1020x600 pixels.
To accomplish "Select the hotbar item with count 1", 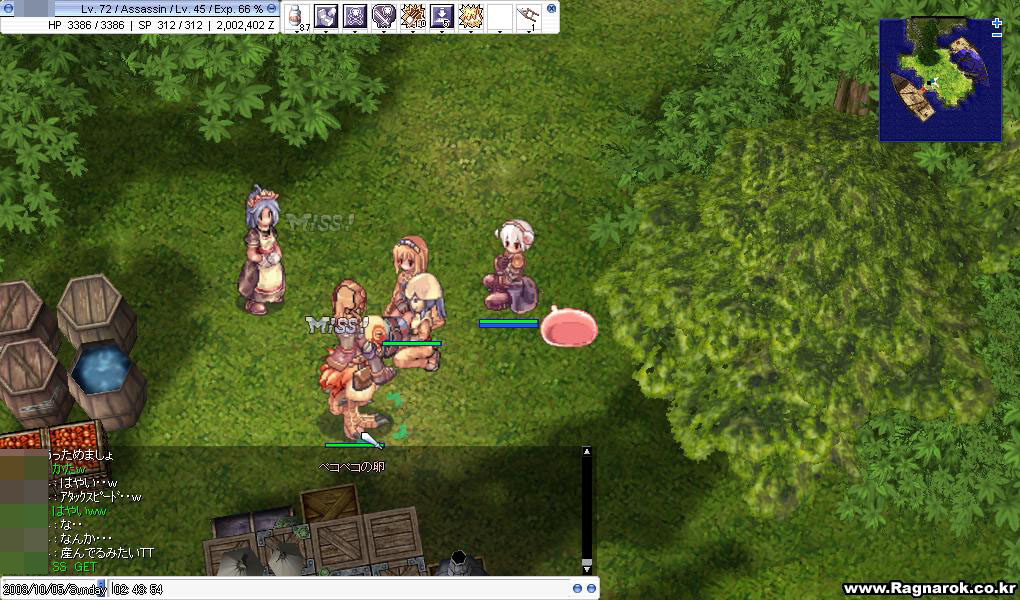I will point(528,17).
